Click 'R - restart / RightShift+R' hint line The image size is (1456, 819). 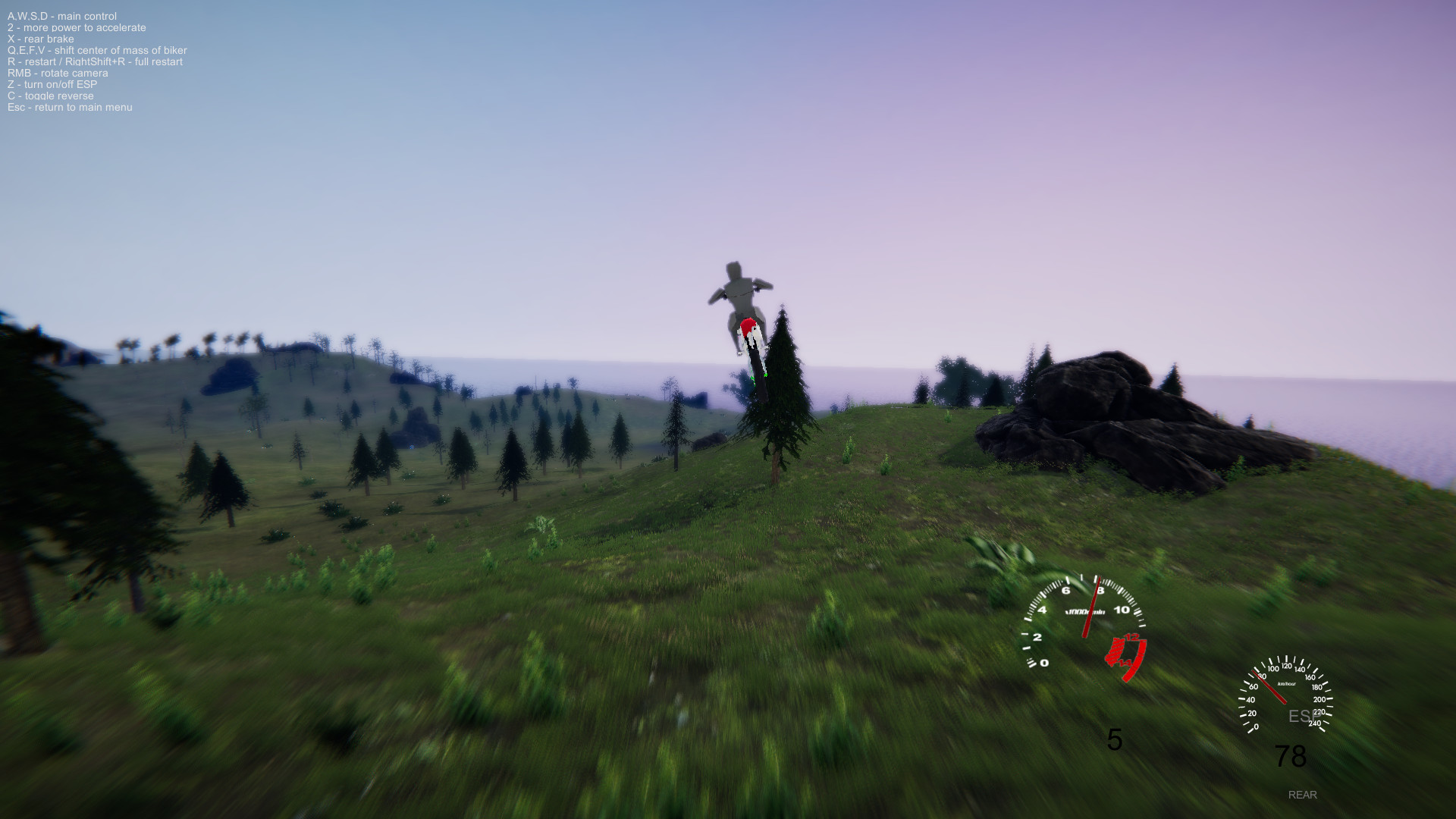[95, 61]
